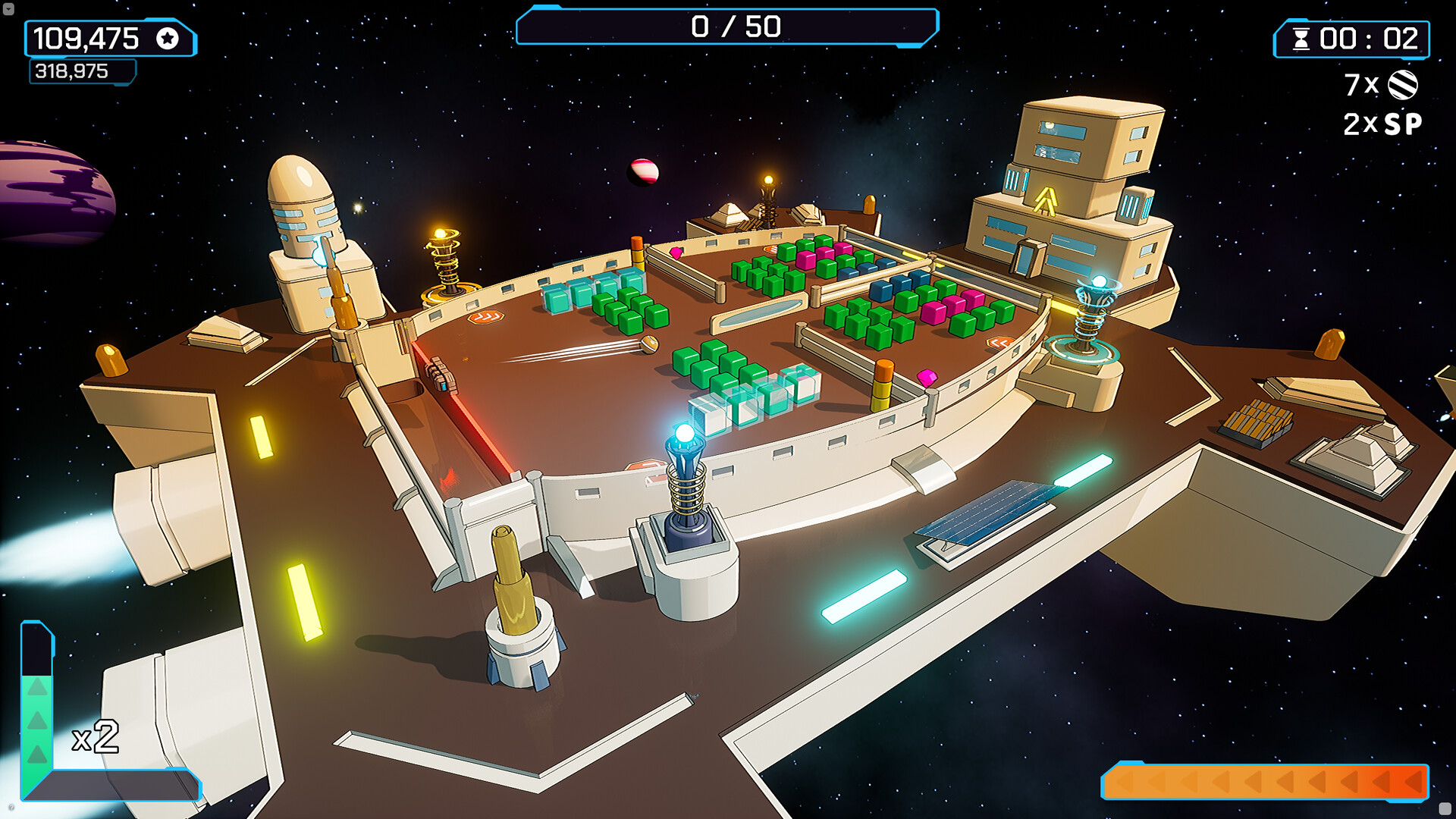Click the star icon beside the score
The image size is (1456, 819).
[166, 37]
